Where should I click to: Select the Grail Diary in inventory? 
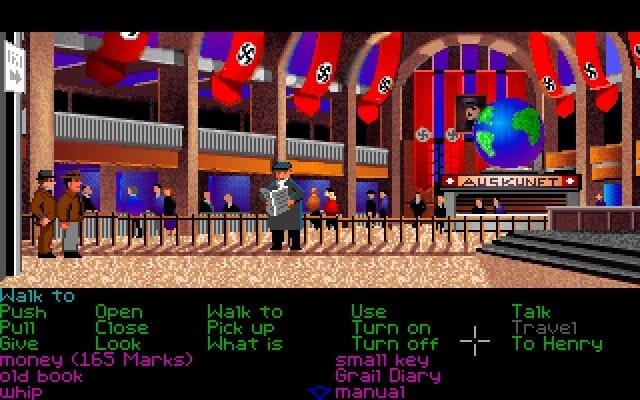tap(388, 376)
